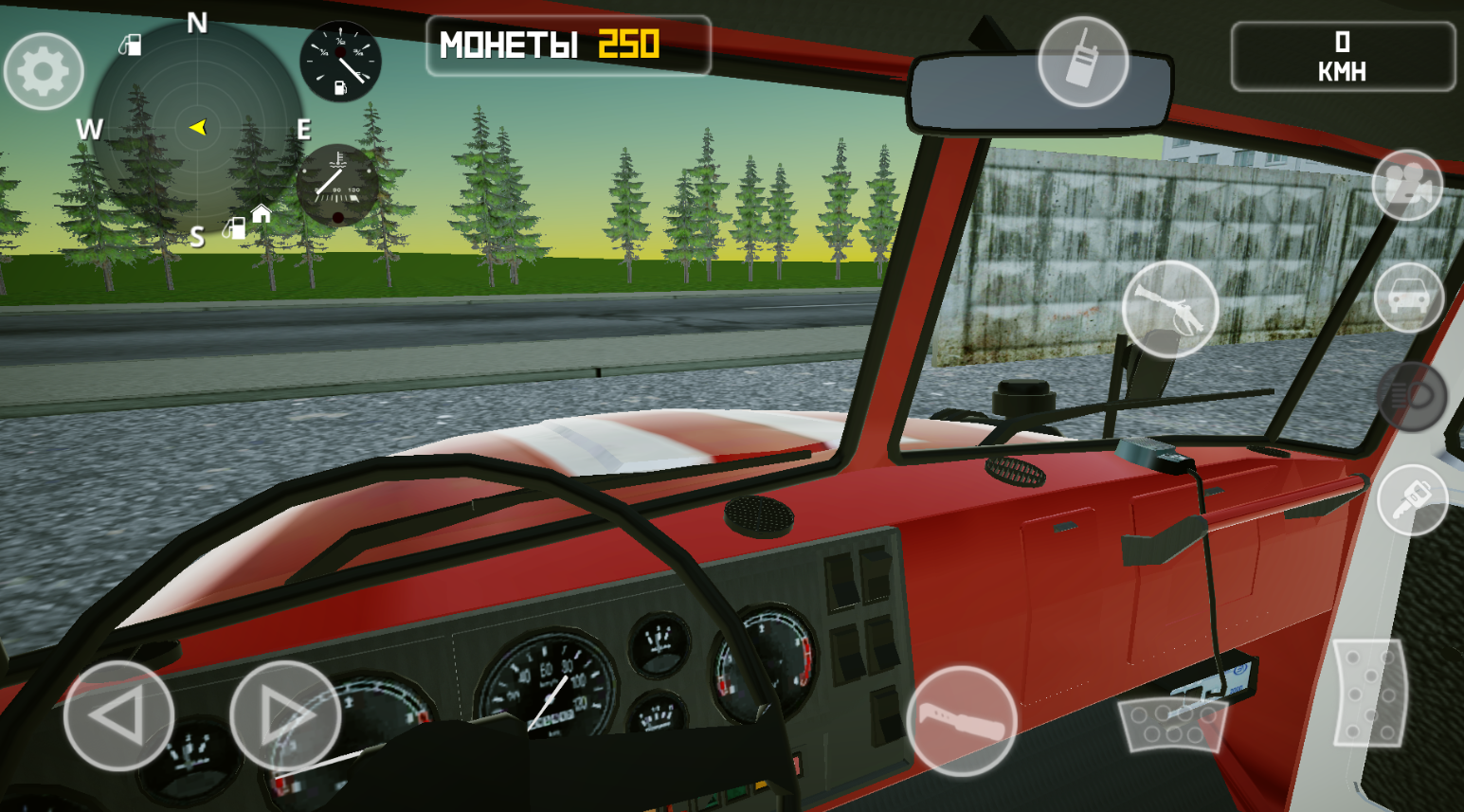Viewport: 1464px width, 812px height.
Task: Tap the compass radar minimap
Action: (x=197, y=128)
